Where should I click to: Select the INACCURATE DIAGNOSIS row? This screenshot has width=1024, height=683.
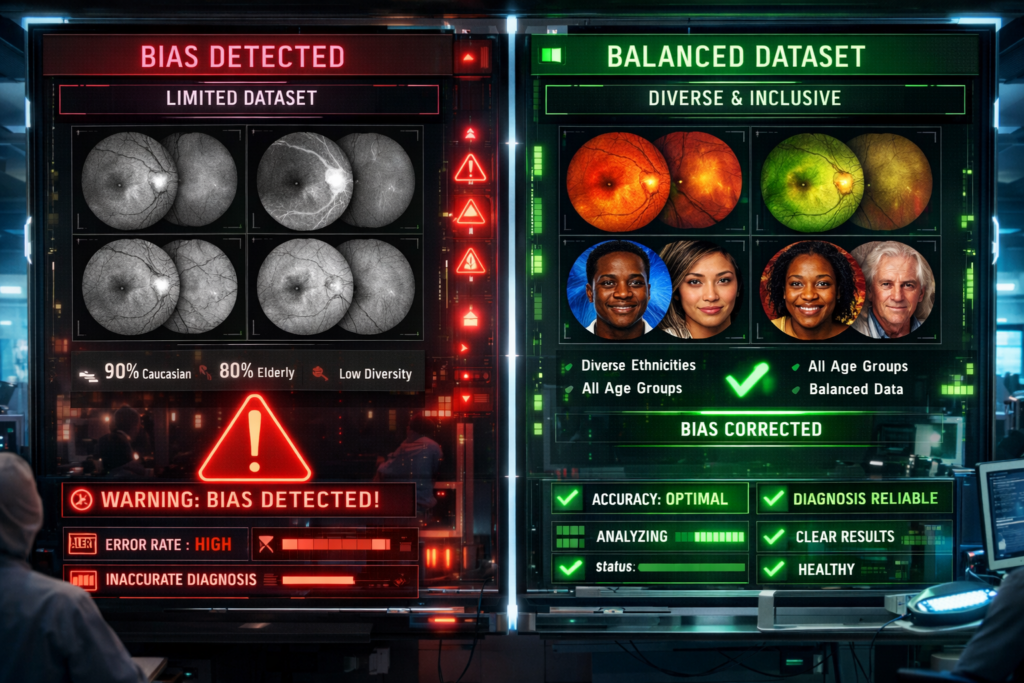pos(155,579)
